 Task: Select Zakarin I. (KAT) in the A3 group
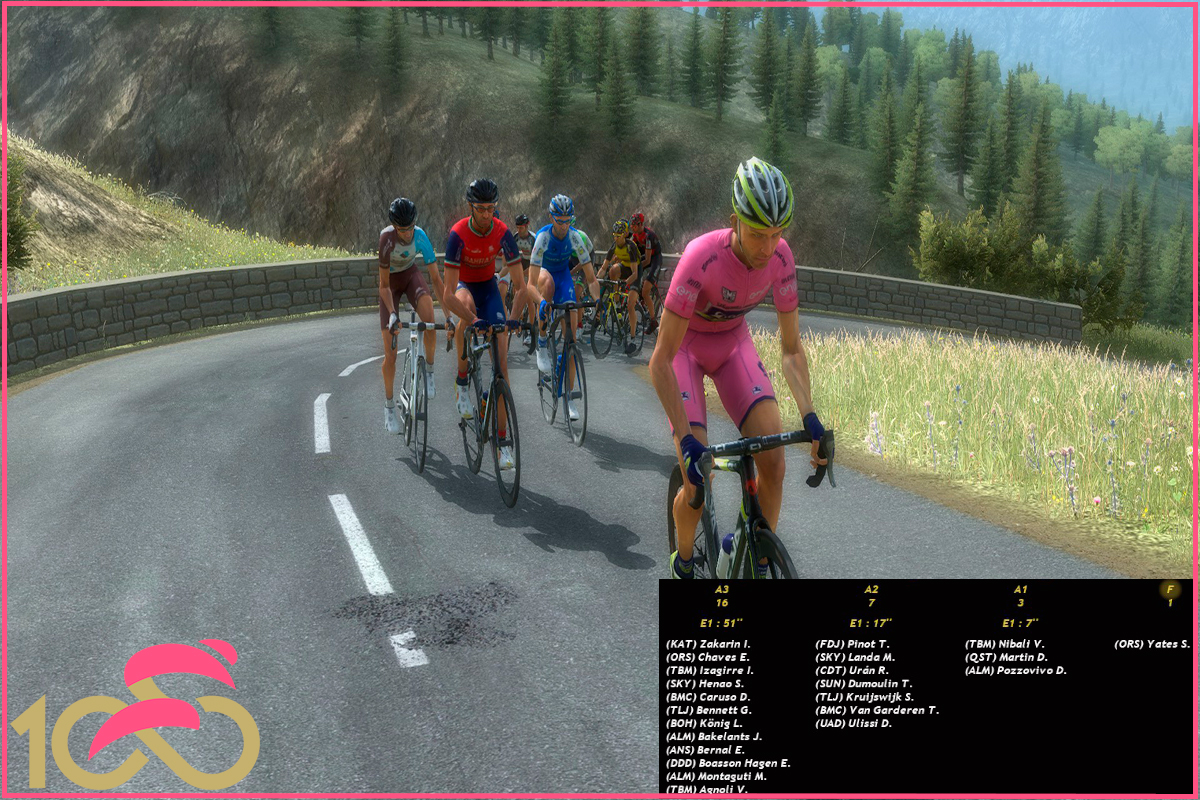[708, 644]
